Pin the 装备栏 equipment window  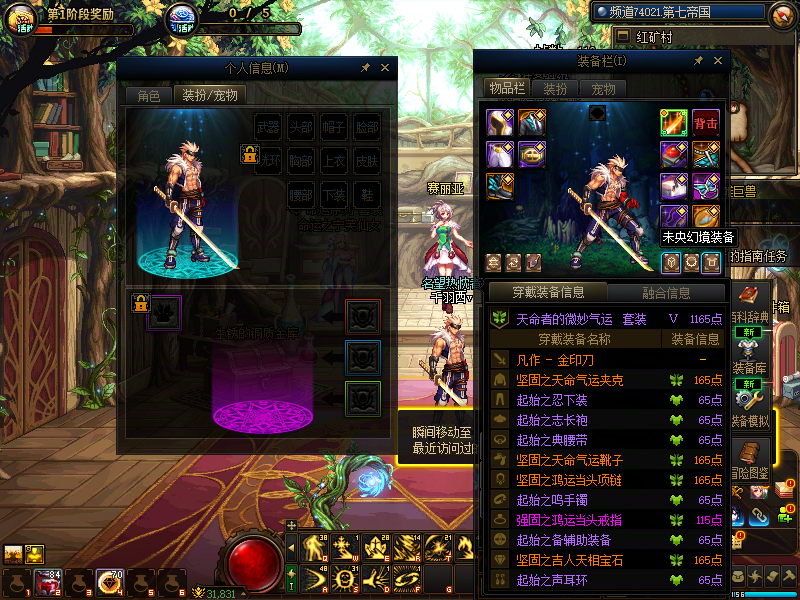(698, 61)
